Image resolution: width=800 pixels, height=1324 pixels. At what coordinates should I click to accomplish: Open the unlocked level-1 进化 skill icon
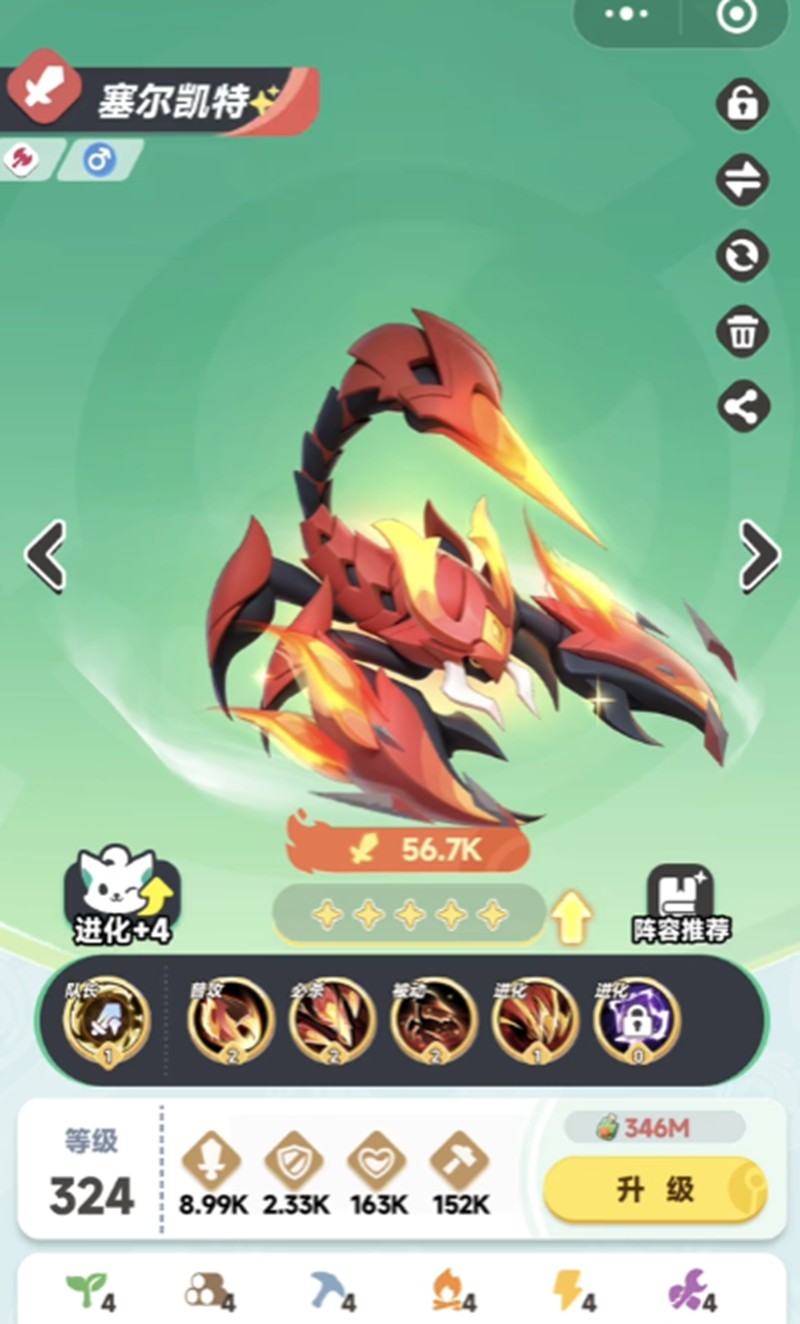click(535, 1021)
